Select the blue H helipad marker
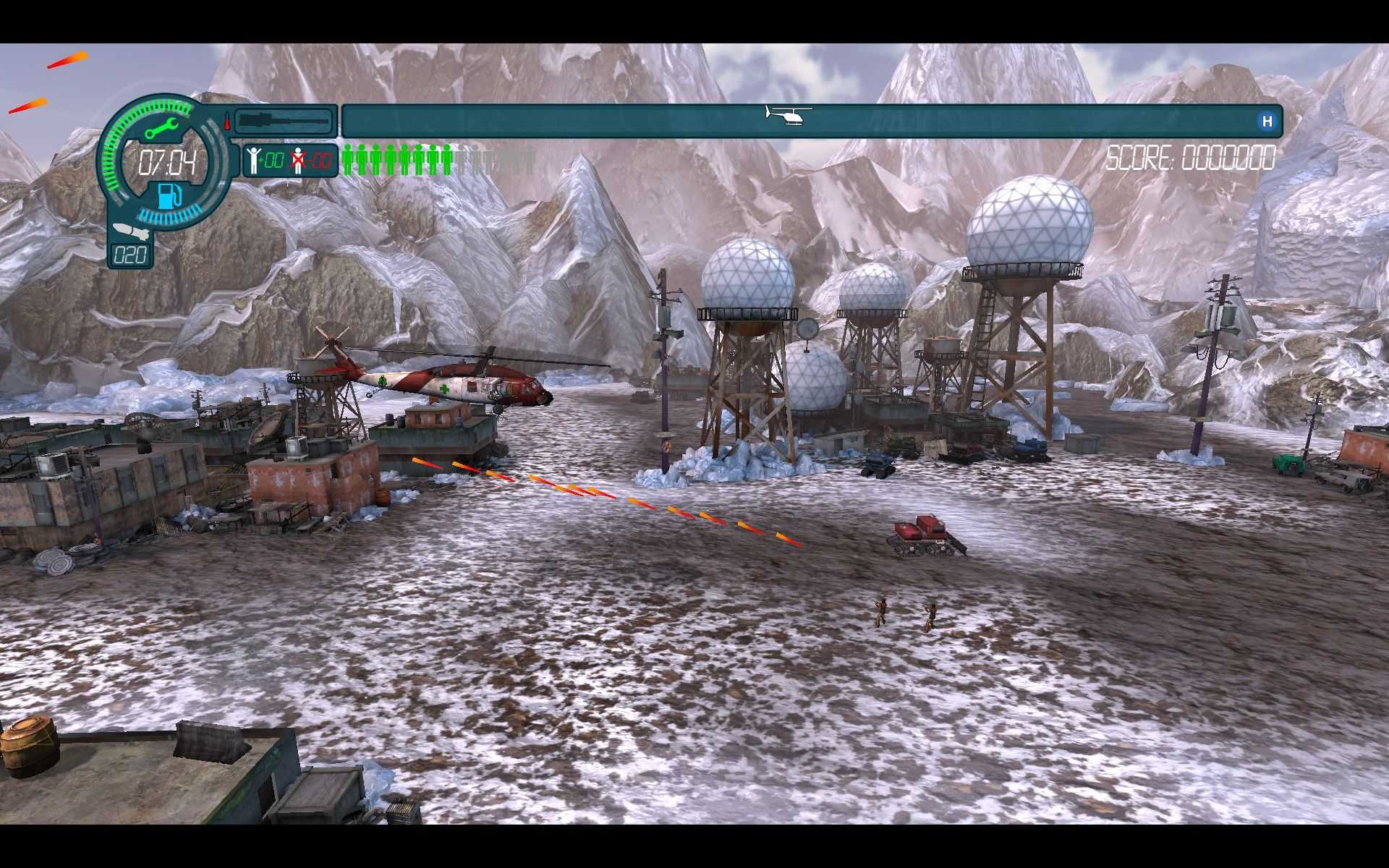Viewport: 1389px width, 868px height. tap(1266, 122)
